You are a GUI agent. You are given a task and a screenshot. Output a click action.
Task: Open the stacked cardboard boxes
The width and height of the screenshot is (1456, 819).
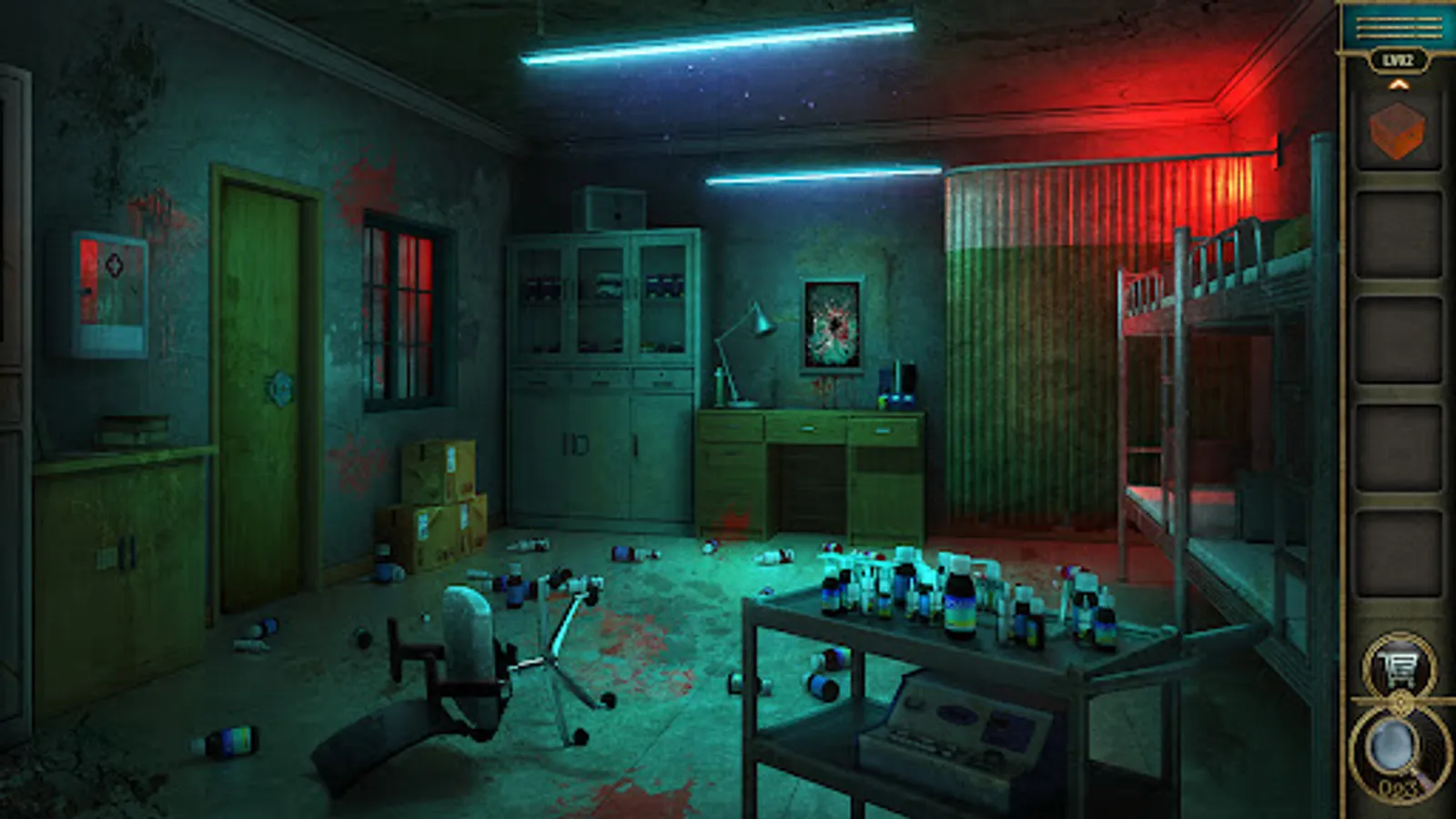pyautogui.click(x=437, y=500)
